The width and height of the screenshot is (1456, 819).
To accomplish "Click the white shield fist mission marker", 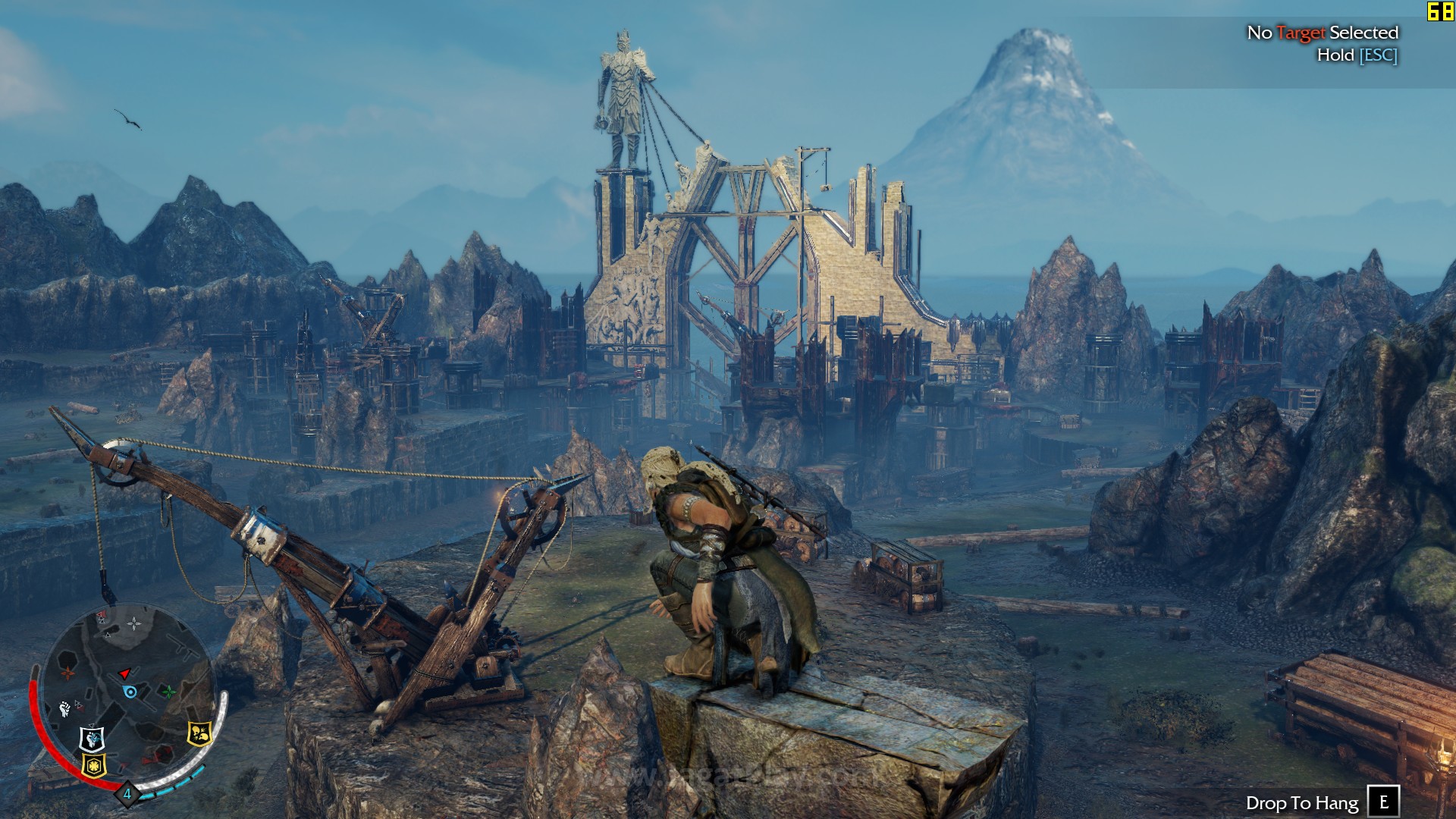I will (93, 736).
